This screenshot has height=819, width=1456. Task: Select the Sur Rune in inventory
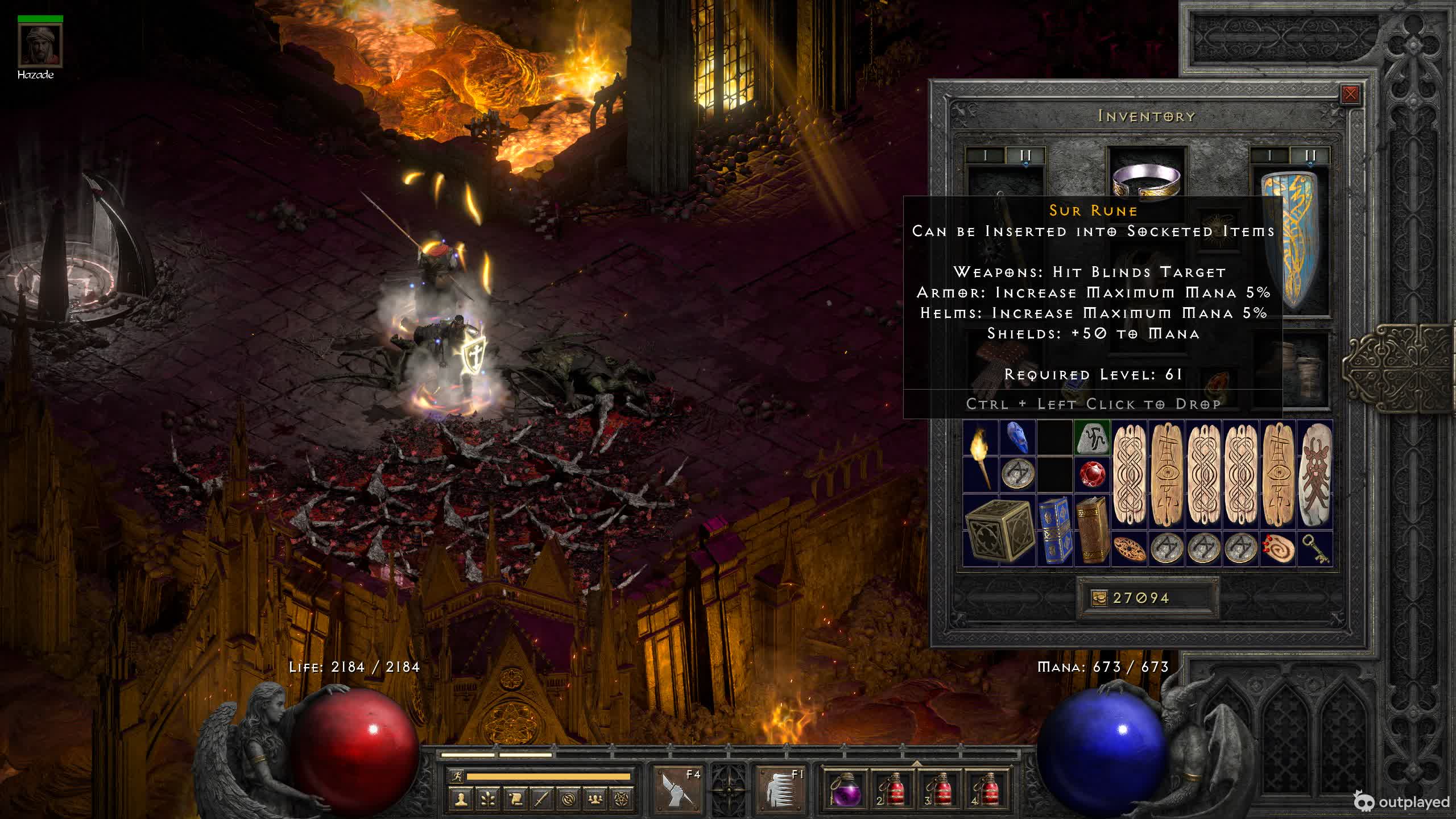point(1092,437)
